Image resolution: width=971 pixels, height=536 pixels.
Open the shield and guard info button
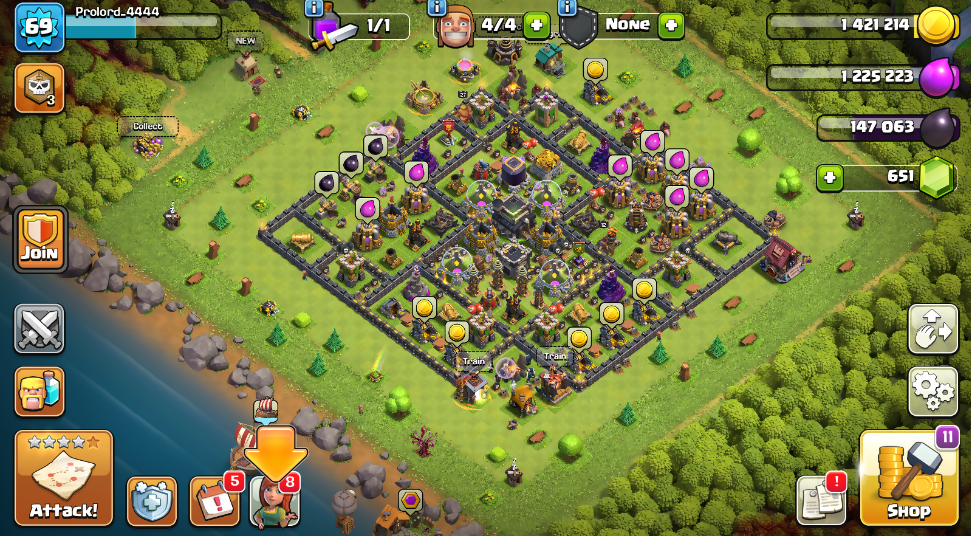click(x=152, y=501)
